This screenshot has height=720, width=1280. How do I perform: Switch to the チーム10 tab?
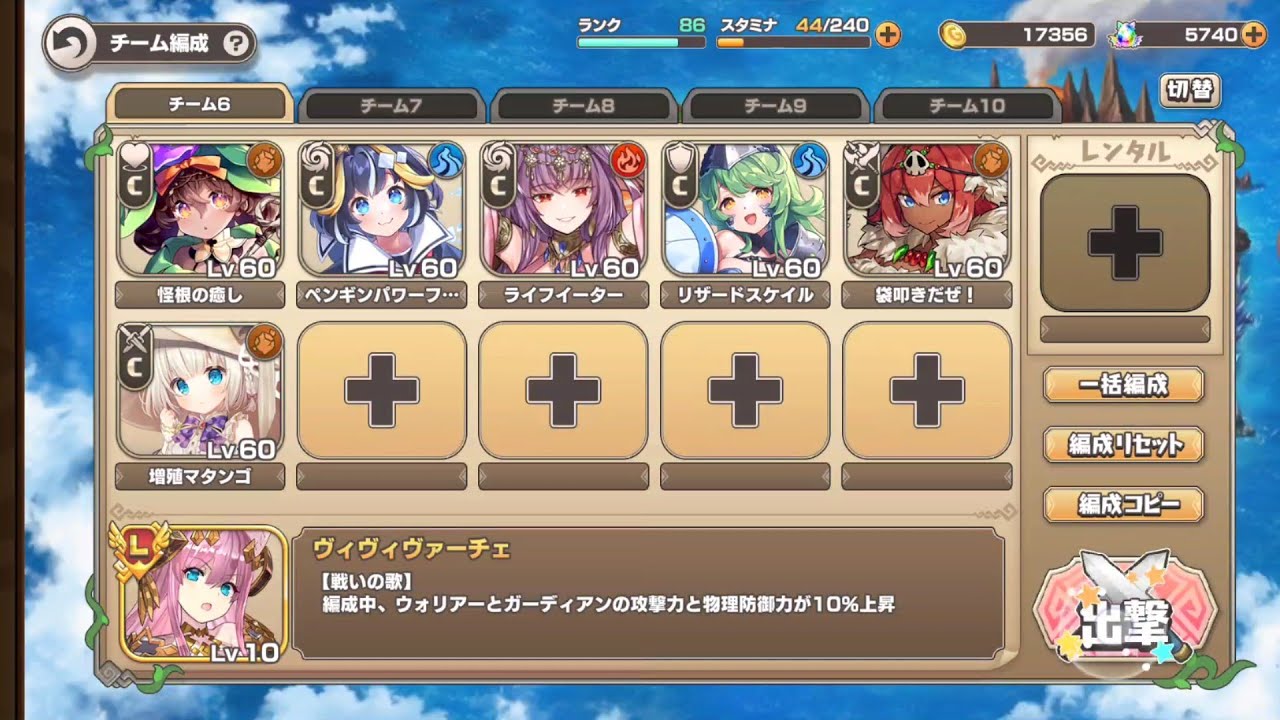click(967, 105)
